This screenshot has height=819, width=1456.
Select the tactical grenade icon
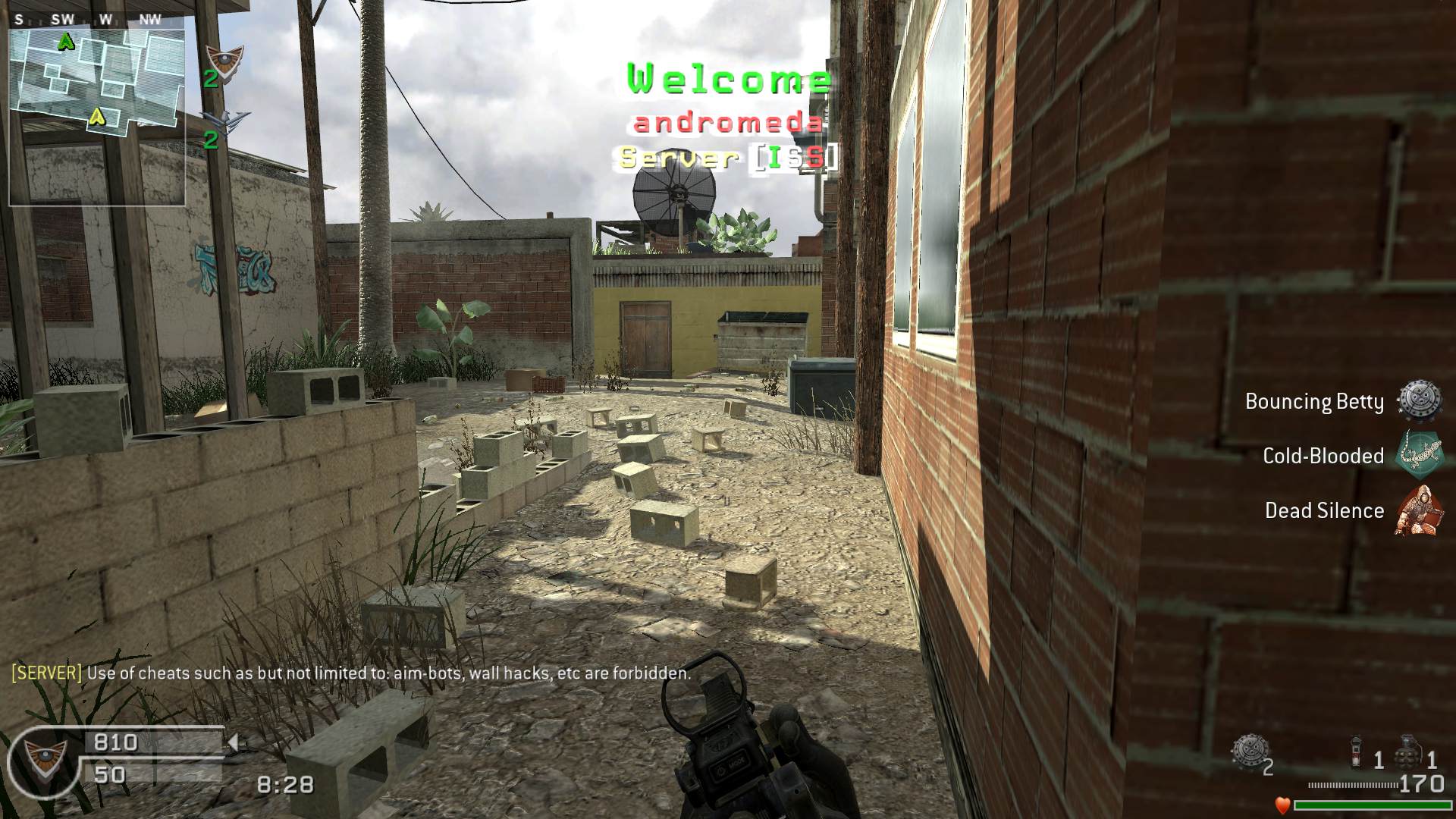point(1357,752)
